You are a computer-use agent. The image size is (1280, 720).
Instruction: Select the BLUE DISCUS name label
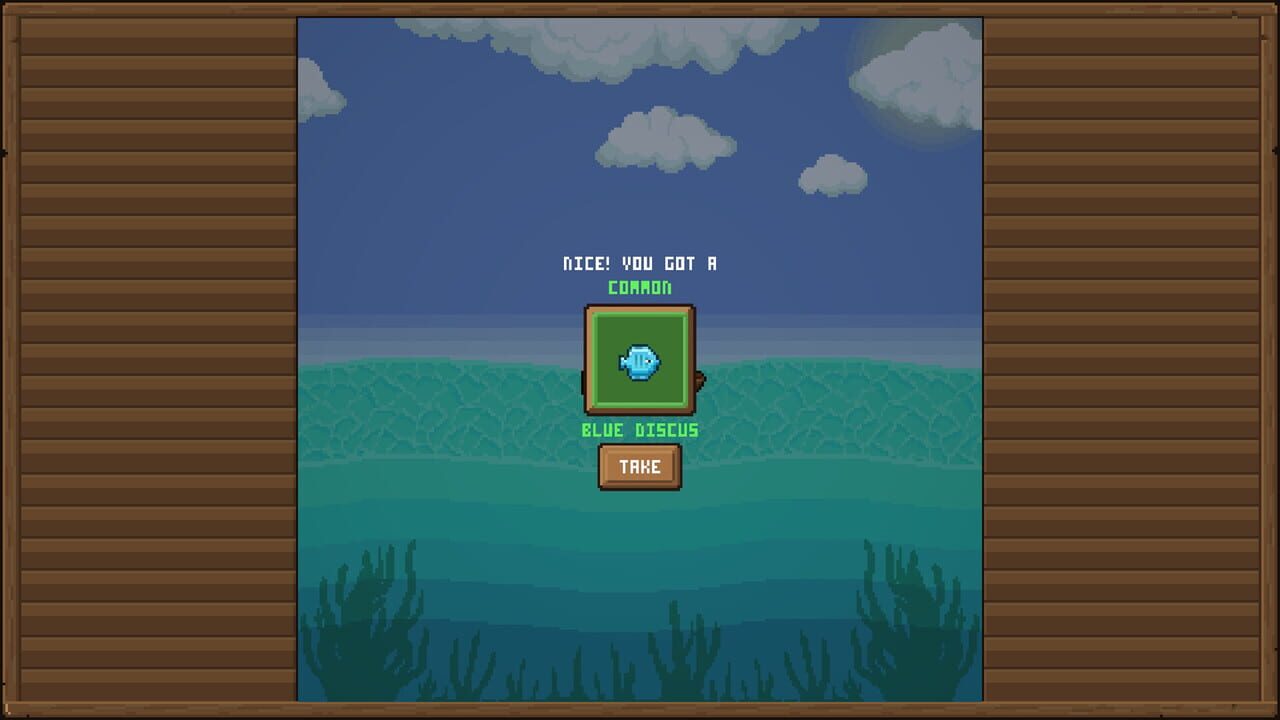point(639,430)
